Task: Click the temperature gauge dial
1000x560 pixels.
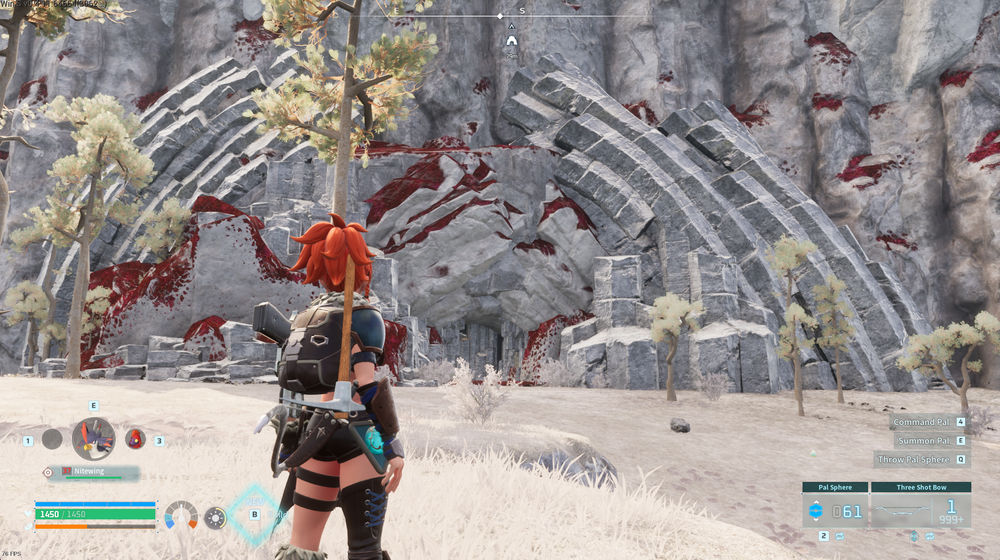Action: 181,516
